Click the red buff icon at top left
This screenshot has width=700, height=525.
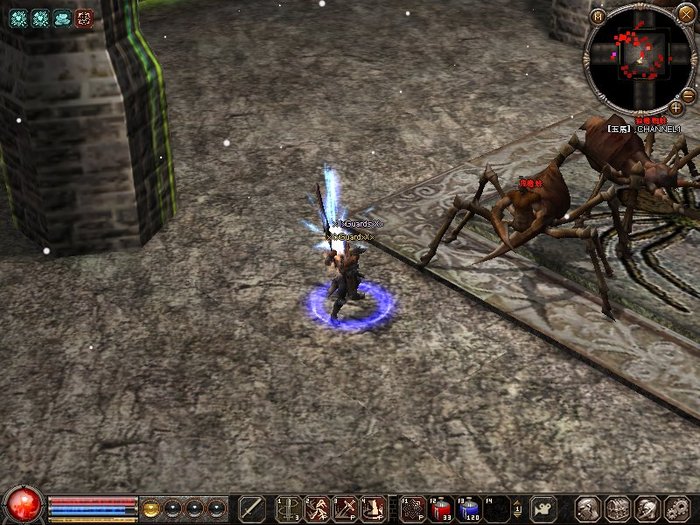click(x=84, y=17)
